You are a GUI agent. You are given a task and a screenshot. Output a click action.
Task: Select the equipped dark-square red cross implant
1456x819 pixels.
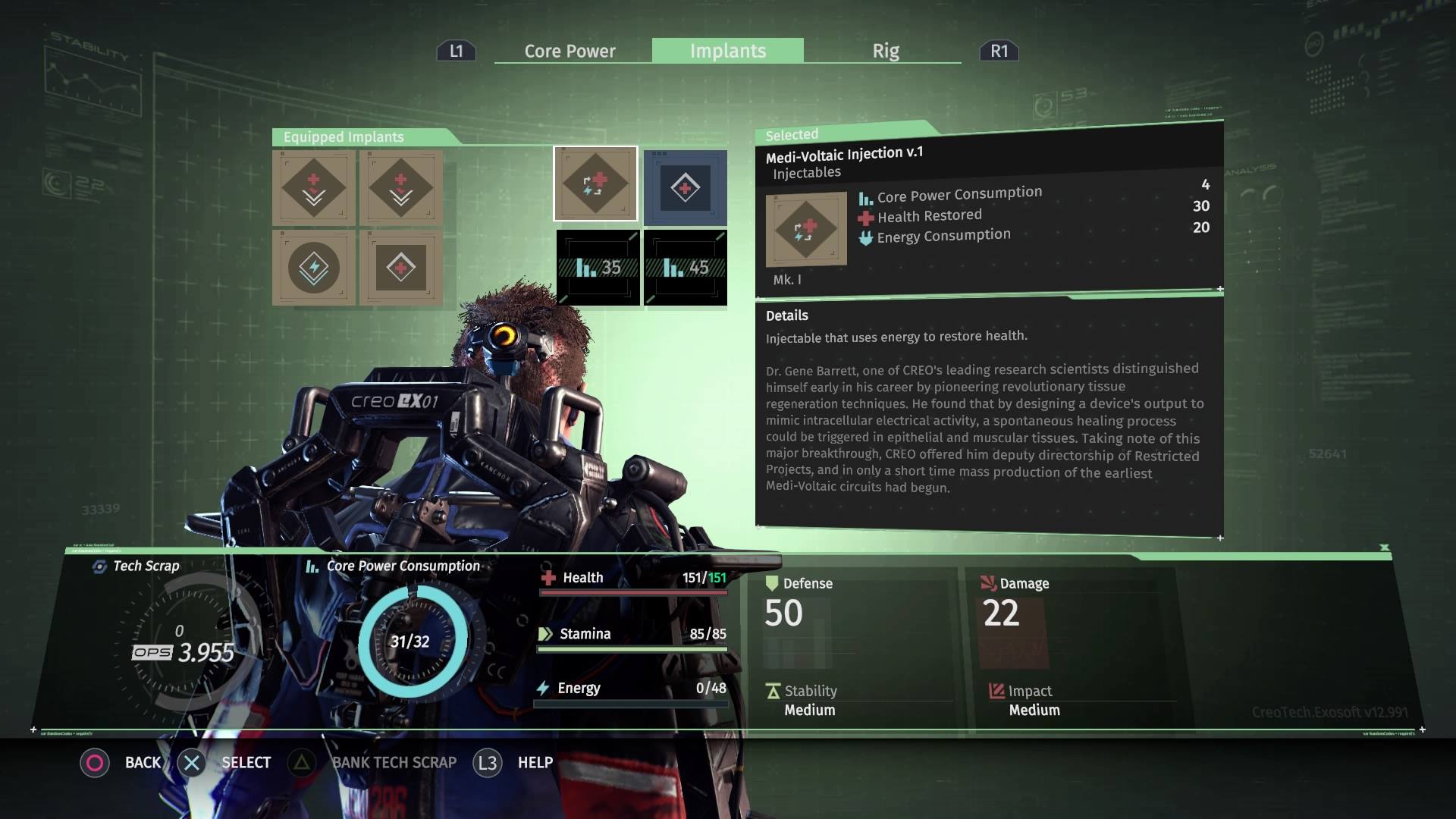point(401,268)
